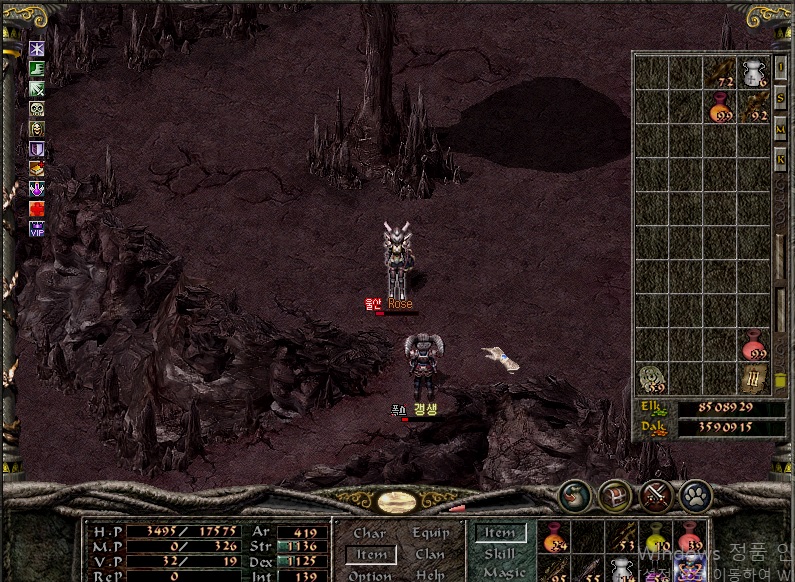
Task: Use the yellow potion in the quickbar
Action: pyautogui.click(x=656, y=538)
